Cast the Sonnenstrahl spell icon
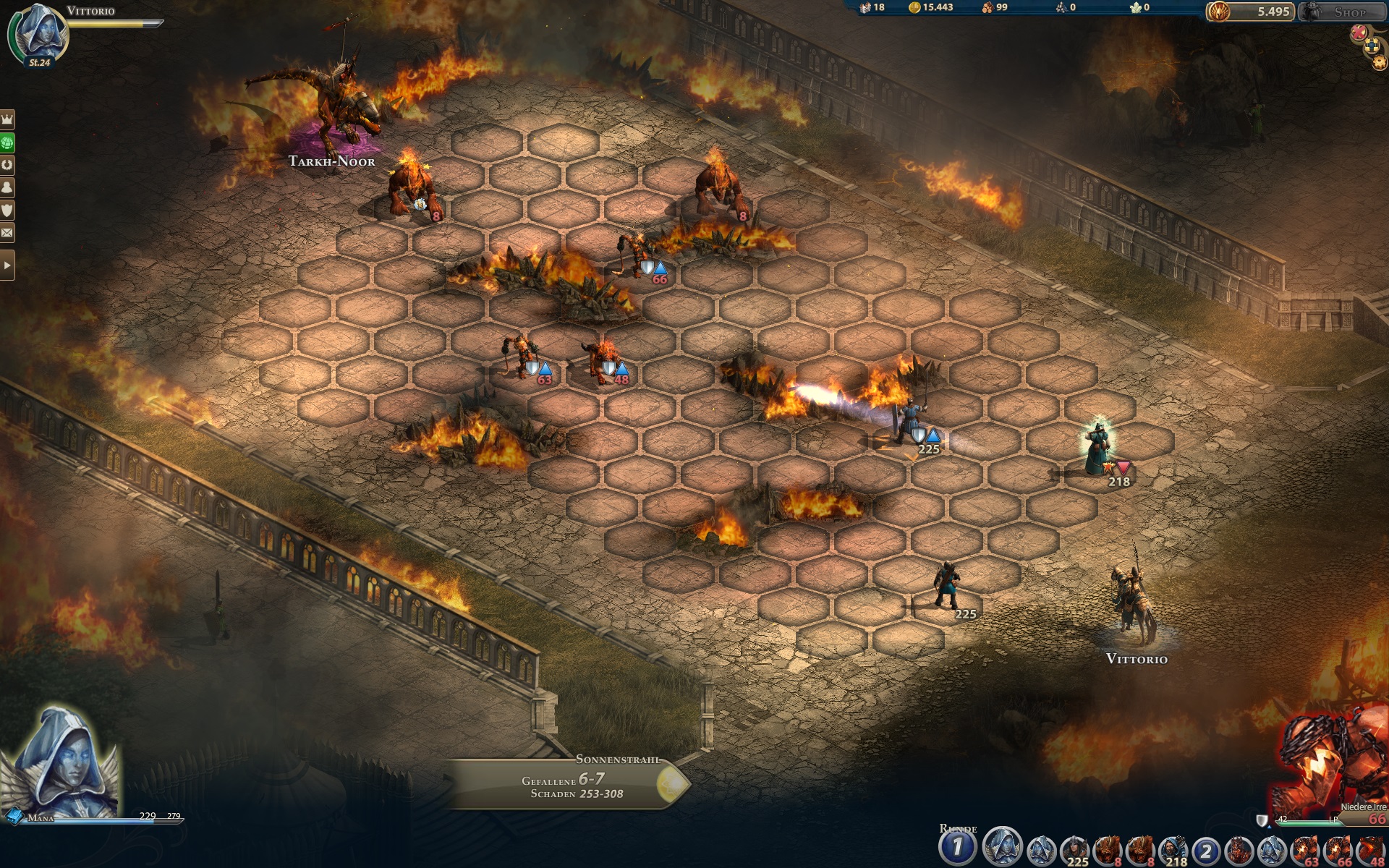1389x868 pixels. pos(671,783)
